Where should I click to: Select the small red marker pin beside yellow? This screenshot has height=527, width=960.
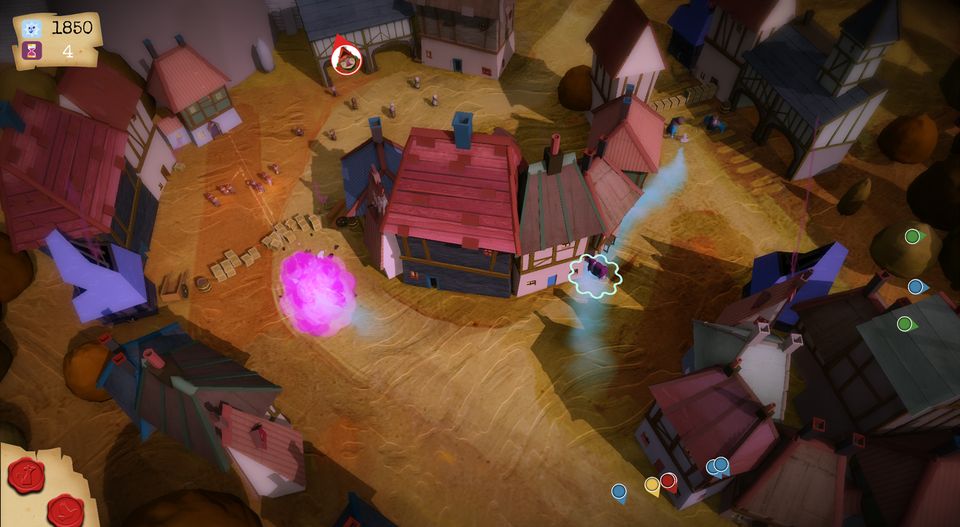click(x=668, y=481)
